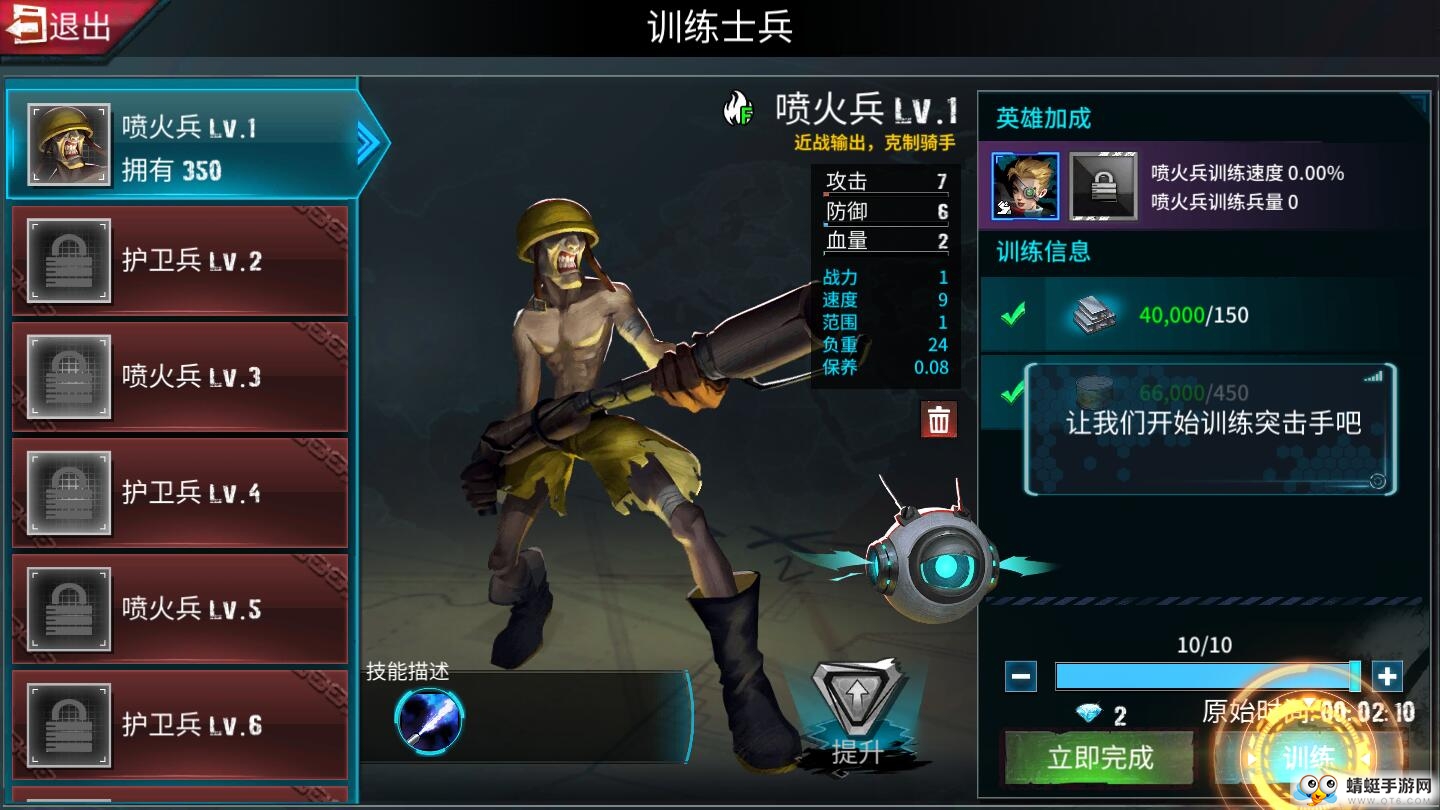Choose locked 护卫兵 LV.6 row
The height and width of the screenshot is (810, 1440).
180,725
